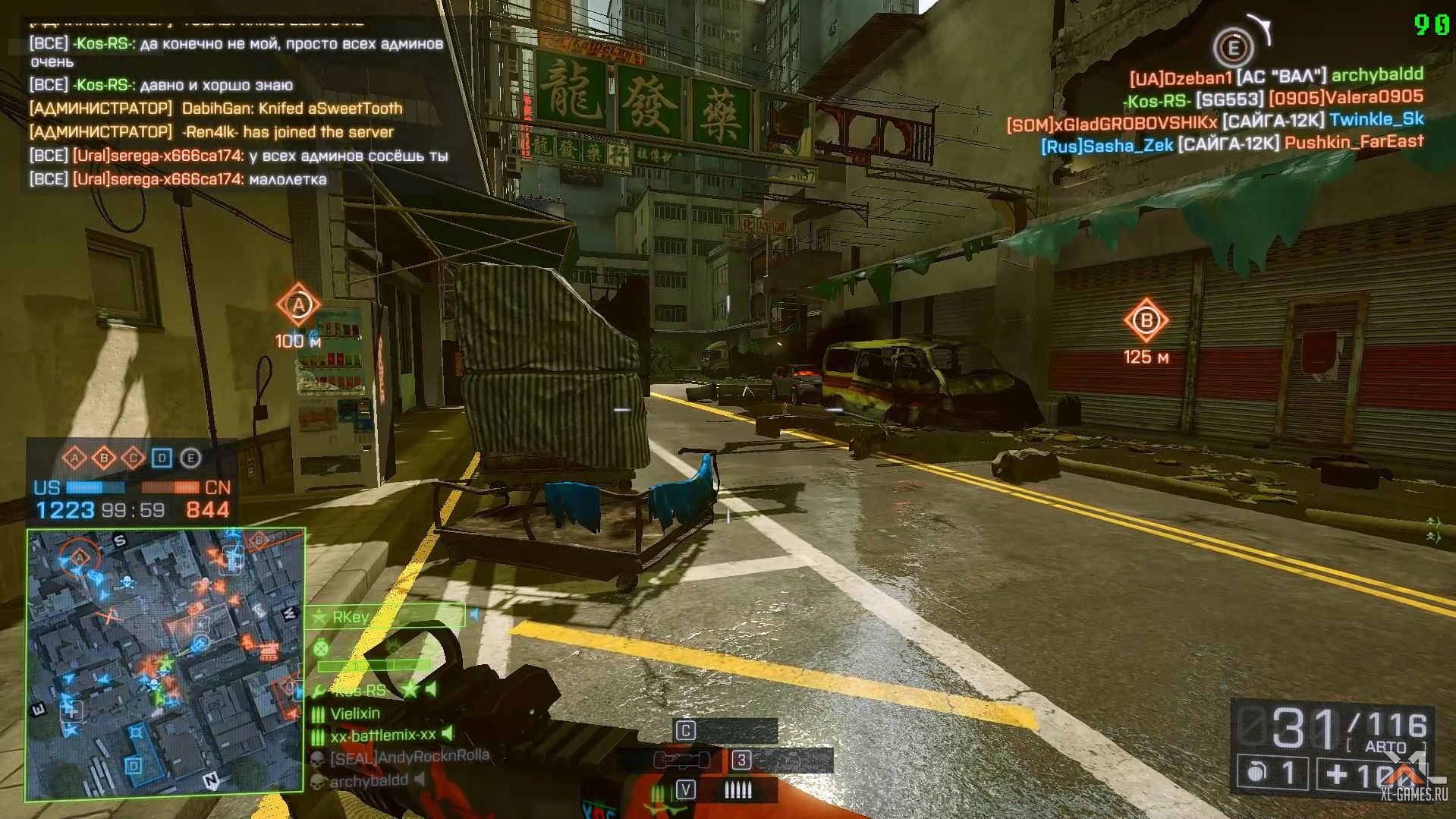Select squad member [SEAL]AndyRocknRolla
Screen dimensions: 1456x819
click(x=410, y=757)
